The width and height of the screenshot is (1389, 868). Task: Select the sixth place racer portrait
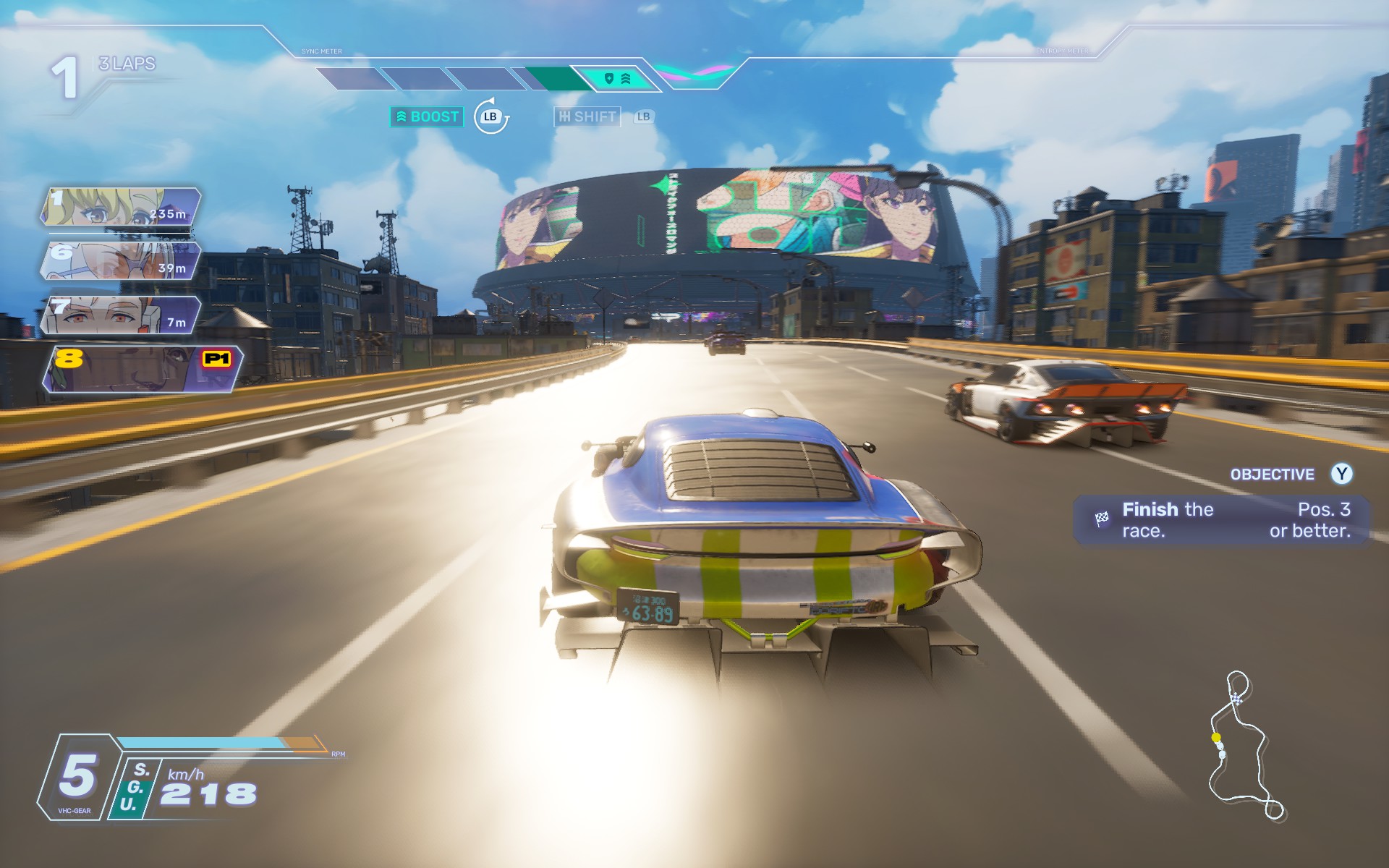pyautogui.click(x=121, y=260)
